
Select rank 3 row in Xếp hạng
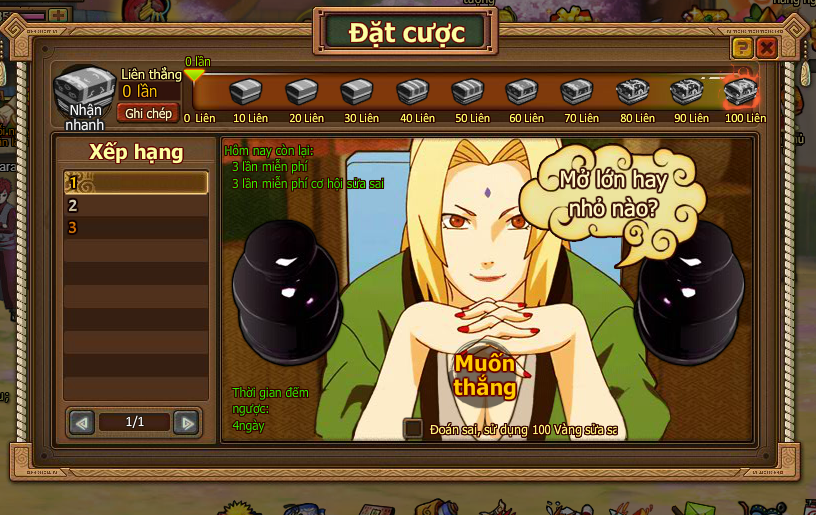click(x=136, y=228)
